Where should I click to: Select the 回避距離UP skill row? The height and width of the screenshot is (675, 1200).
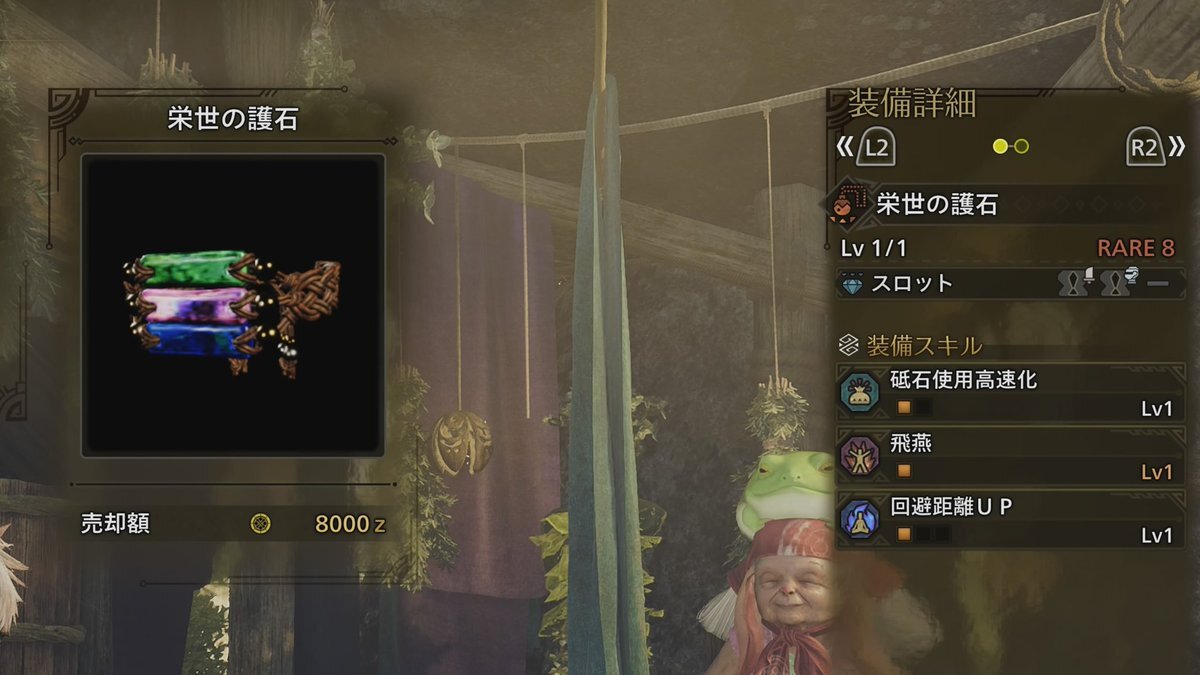(1008, 520)
